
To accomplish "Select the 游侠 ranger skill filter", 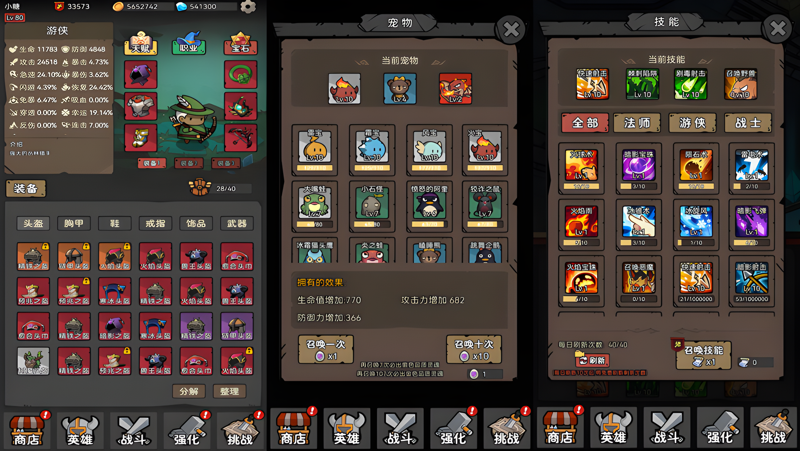I will tap(690, 123).
